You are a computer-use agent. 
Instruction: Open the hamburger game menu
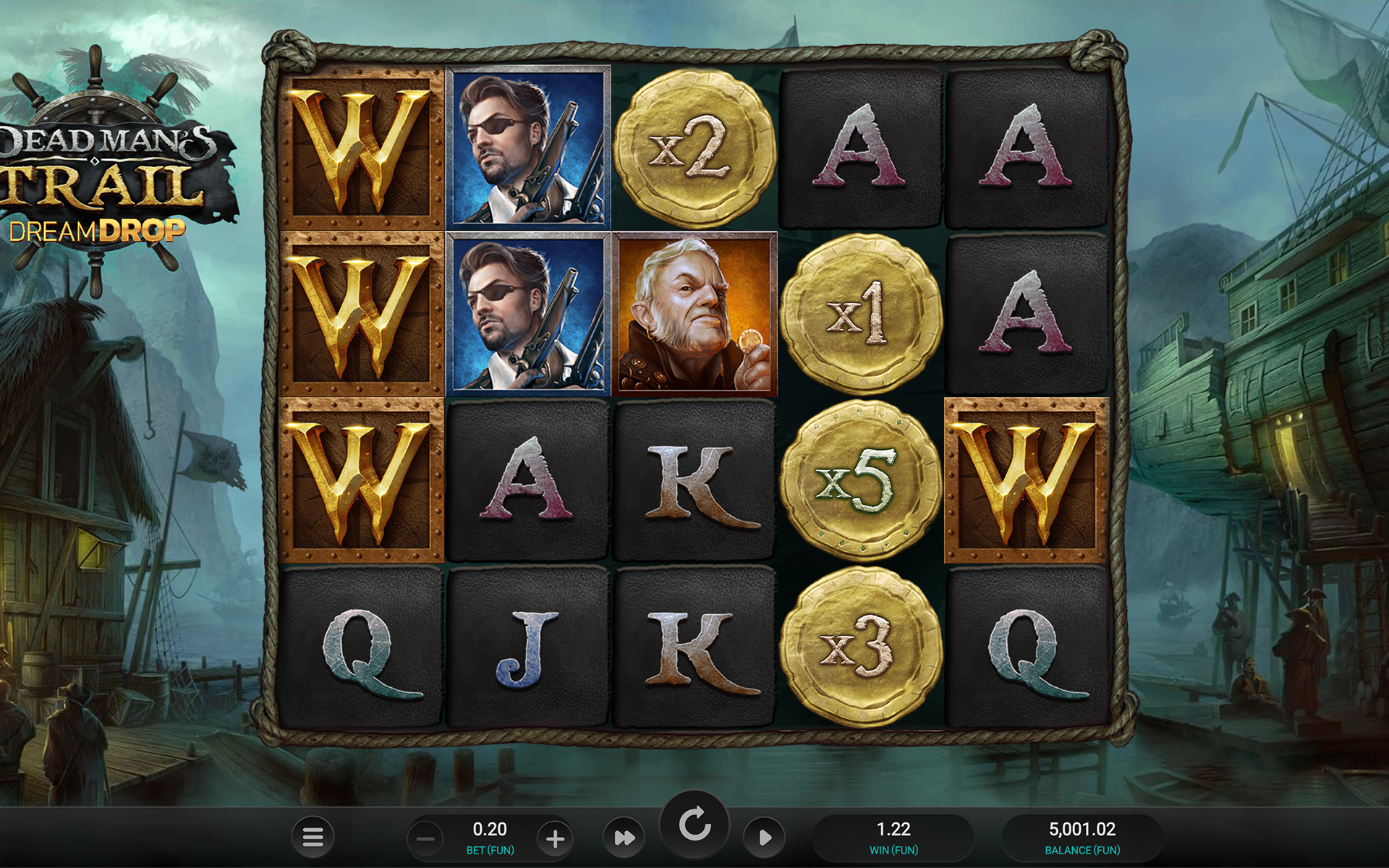pyautogui.click(x=313, y=837)
